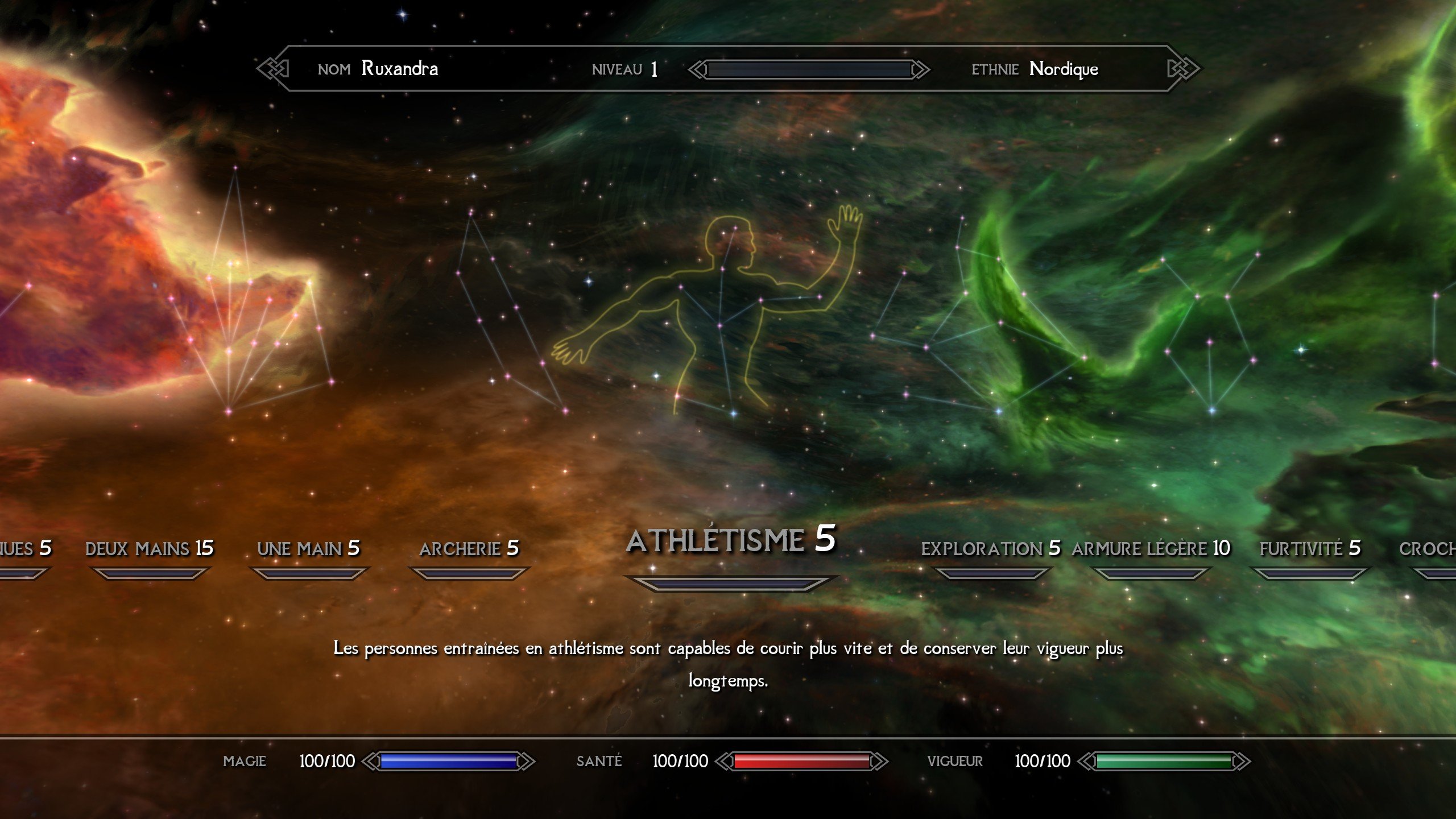Select the Exploration skill

[x=990, y=549]
